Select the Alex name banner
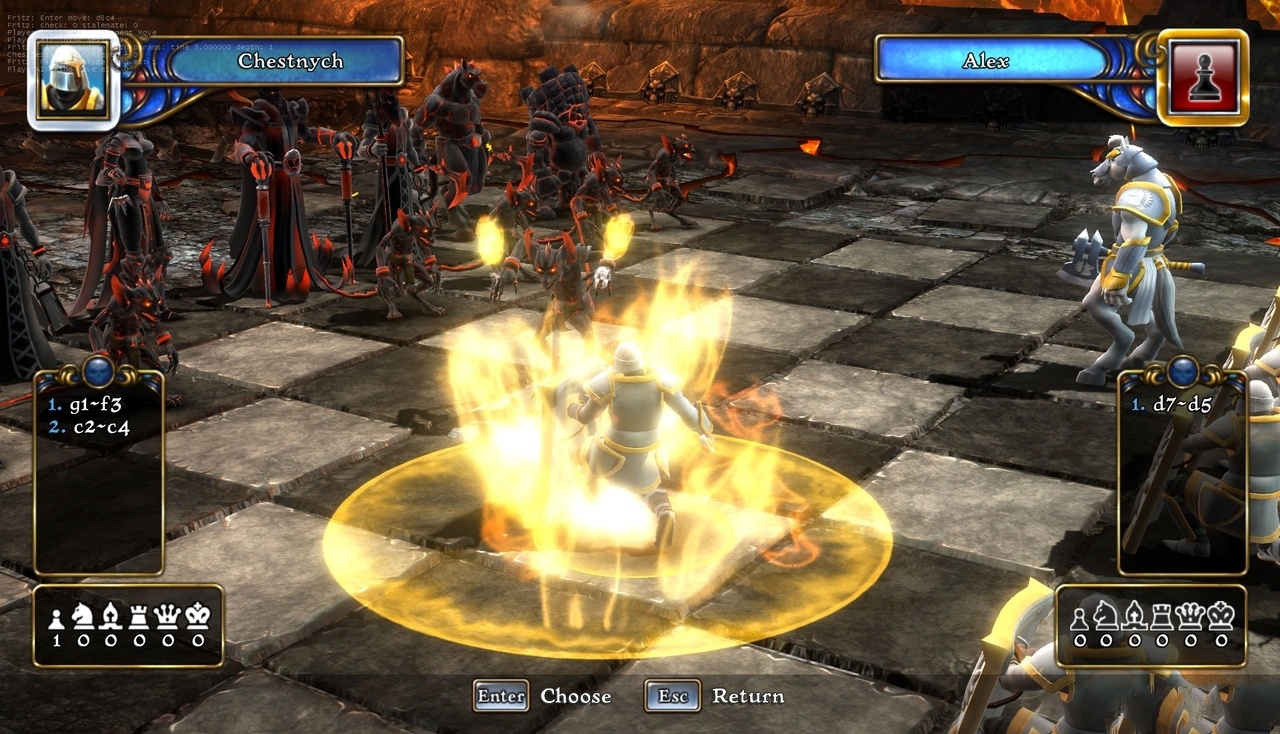Viewport: 1280px width, 734px height. click(x=985, y=61)
